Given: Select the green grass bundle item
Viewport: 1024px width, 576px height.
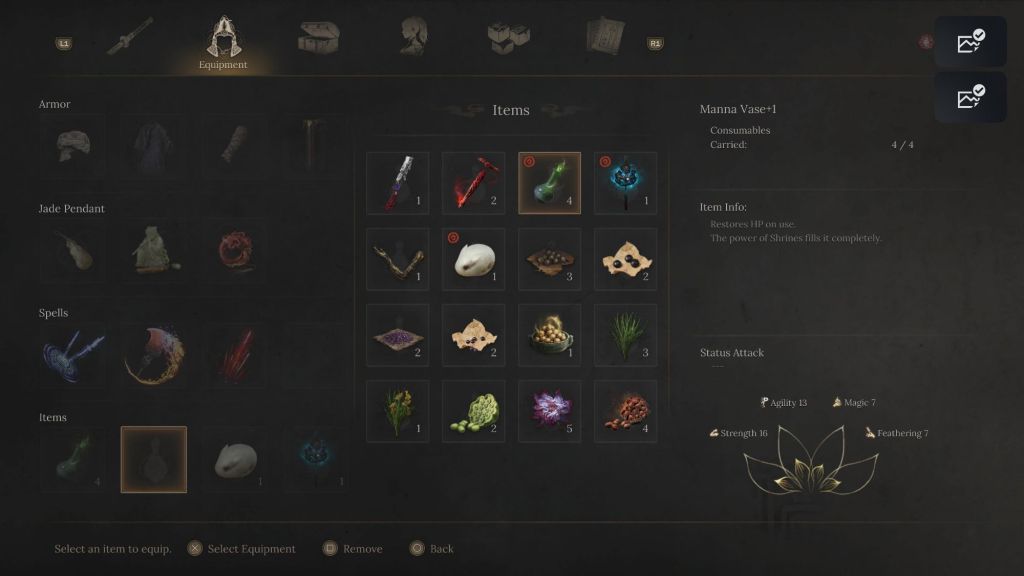Looking at the screenshot, I should (x=626, y=335).
